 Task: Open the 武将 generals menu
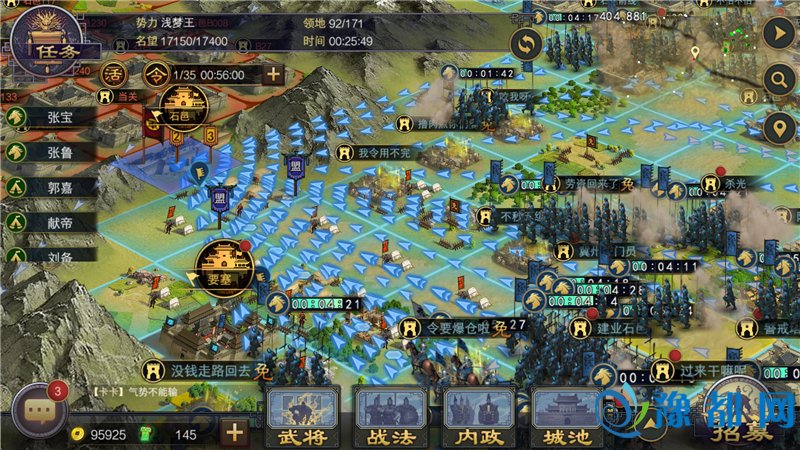click(304, 416)
